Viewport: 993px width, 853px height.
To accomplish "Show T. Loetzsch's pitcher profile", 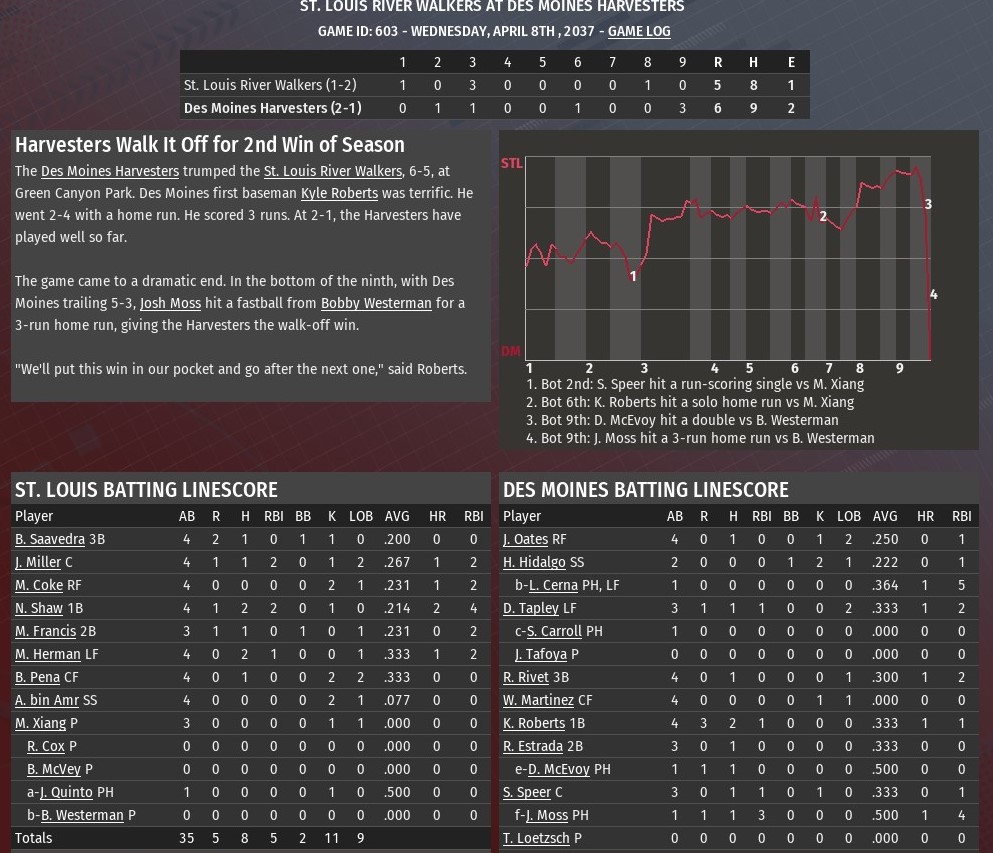I will 536,838.
